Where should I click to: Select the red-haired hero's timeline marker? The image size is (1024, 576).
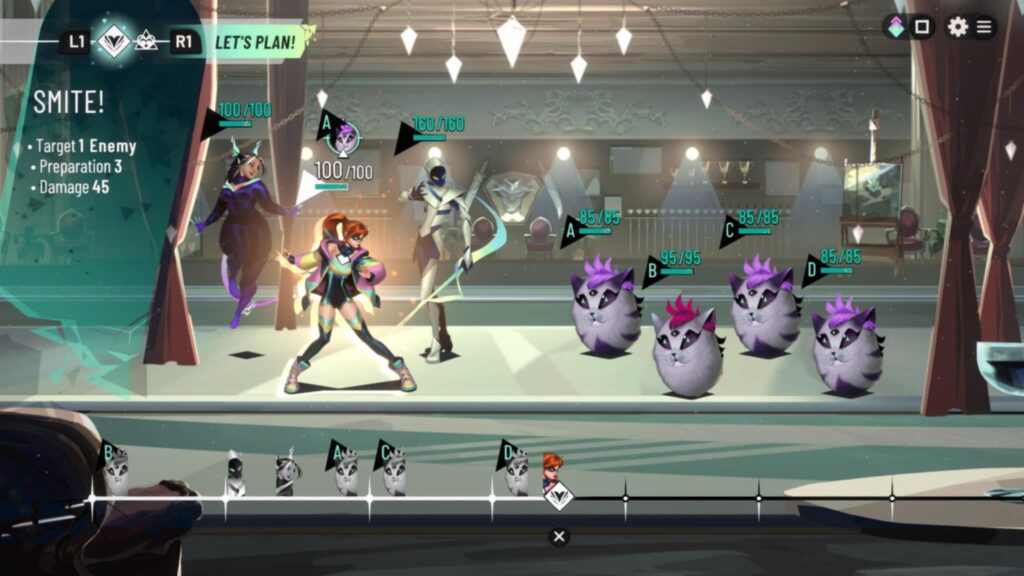552,468
